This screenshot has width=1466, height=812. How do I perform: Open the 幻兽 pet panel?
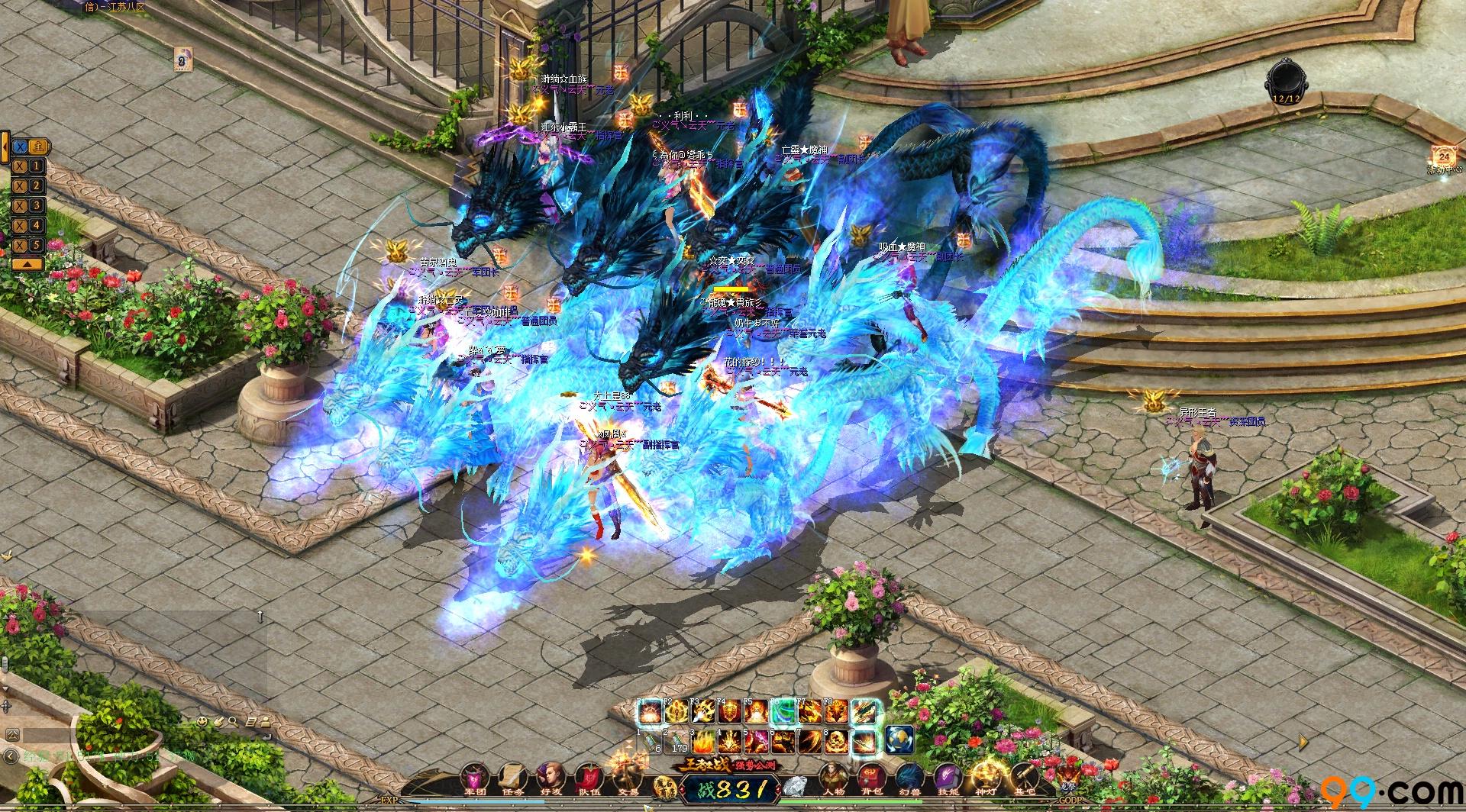[x=909, y=779]
